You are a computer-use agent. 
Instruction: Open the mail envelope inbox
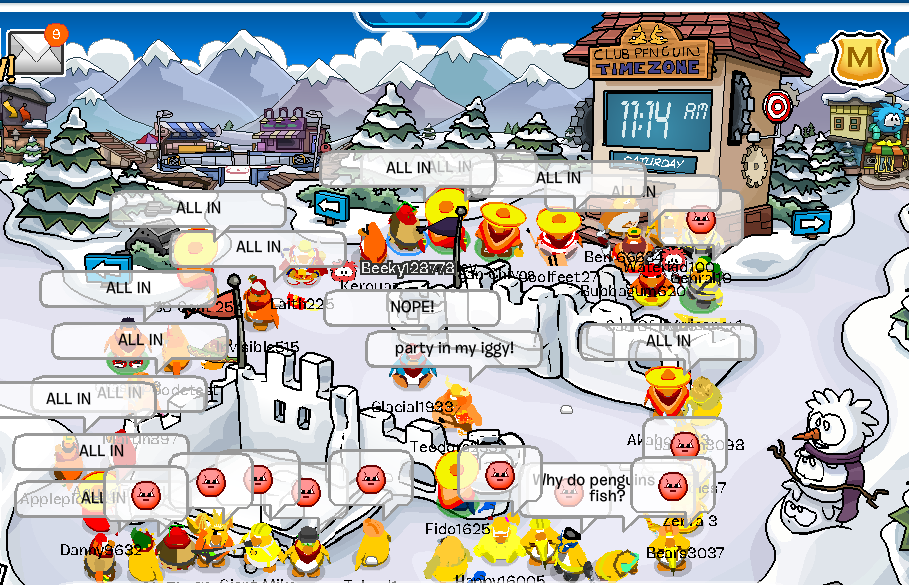coord(33,54)
